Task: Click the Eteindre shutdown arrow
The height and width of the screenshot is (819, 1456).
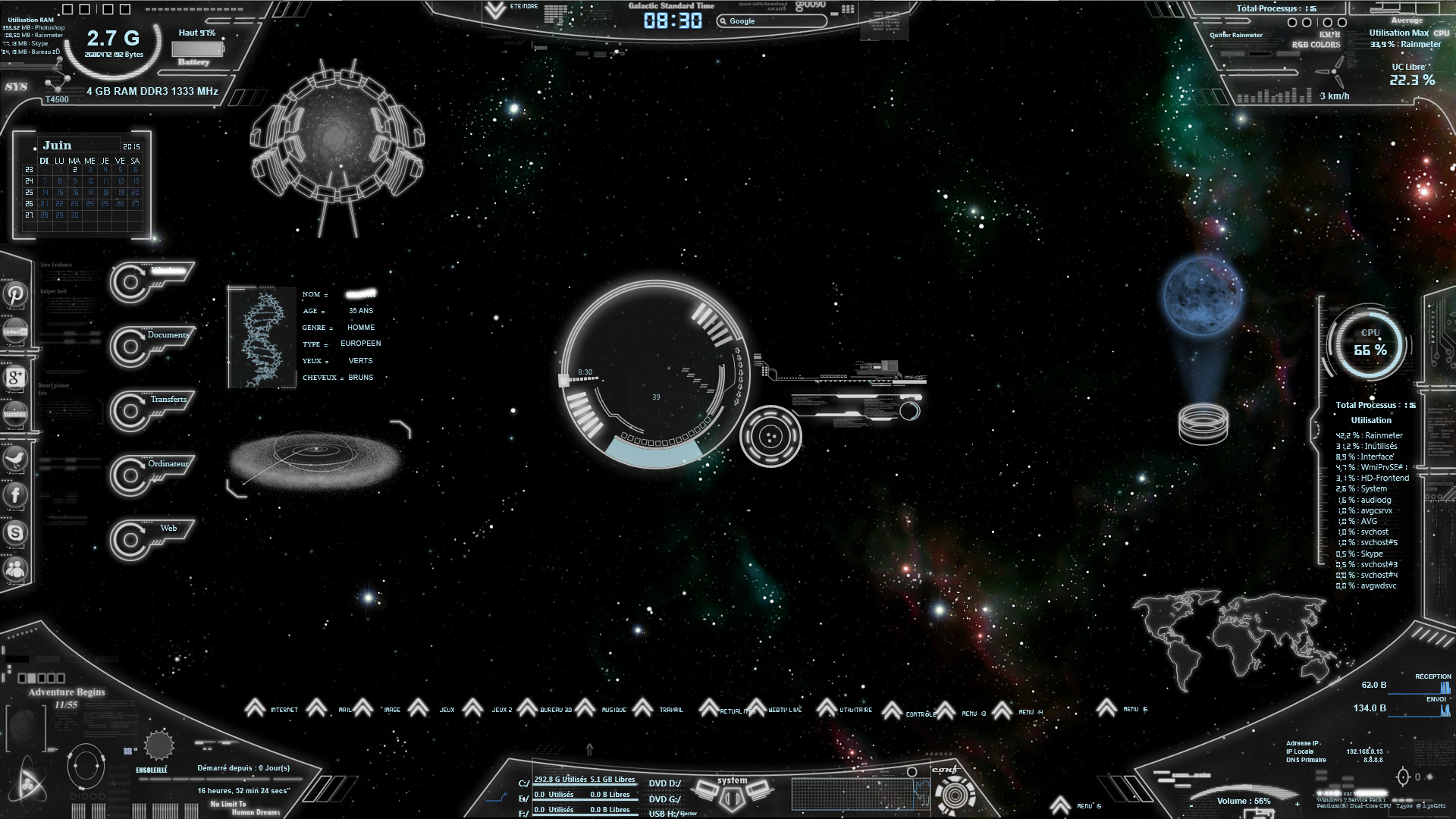Action: click(x=495, y=10)
